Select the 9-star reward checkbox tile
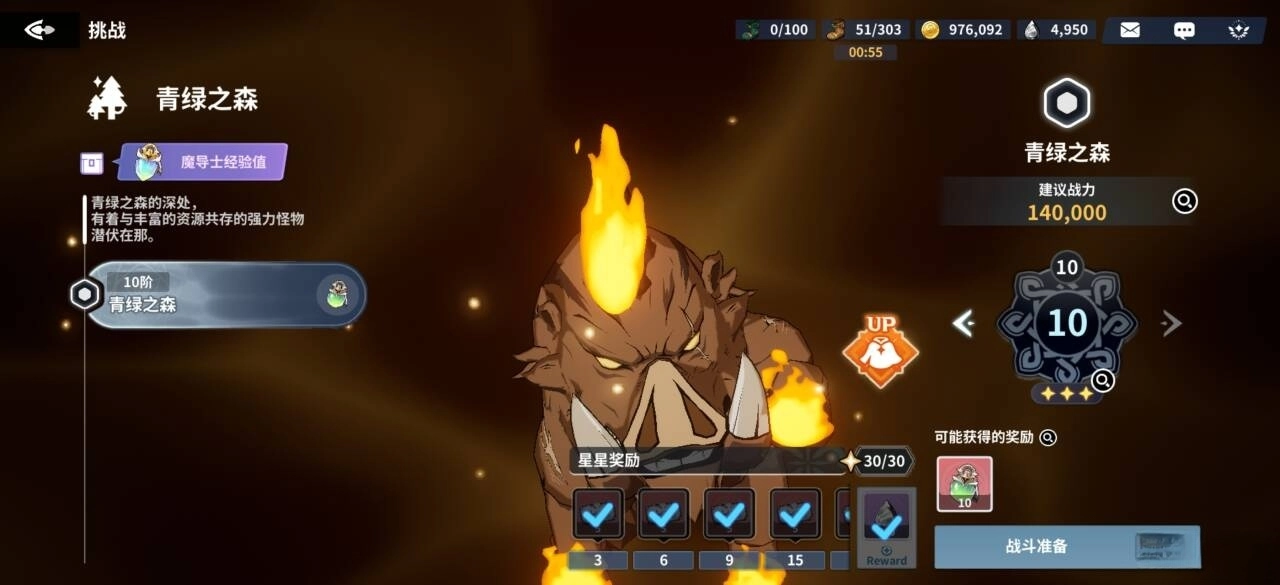 coord(729,515)
